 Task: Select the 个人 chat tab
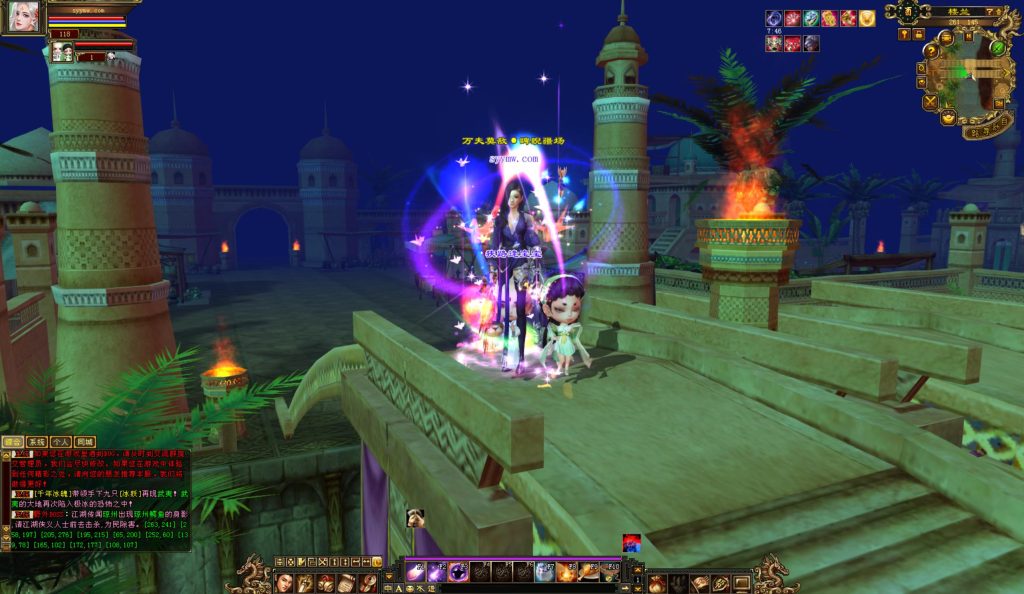click(x=61, y=441)
